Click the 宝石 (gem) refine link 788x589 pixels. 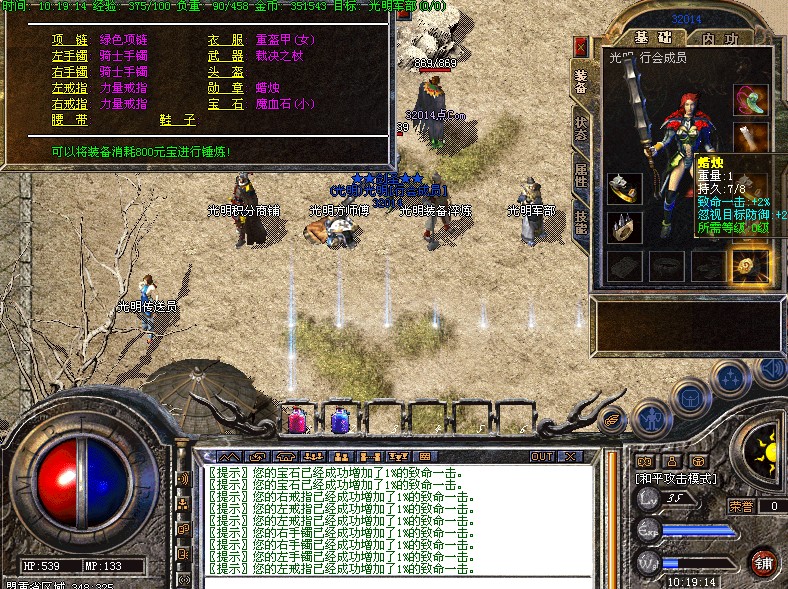[226, 104]
